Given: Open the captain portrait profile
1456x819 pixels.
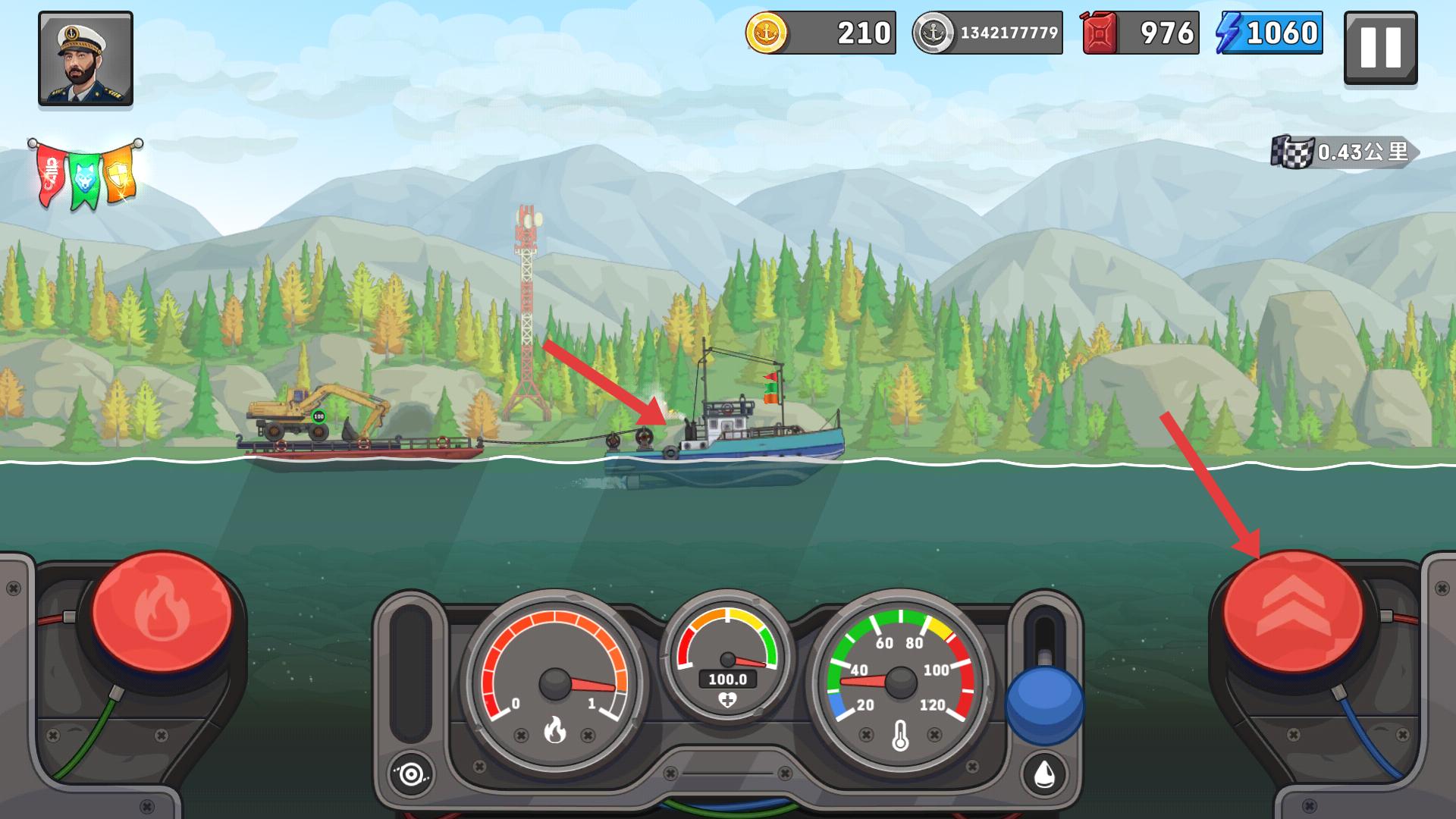Looking at the screenshot, I should (86, 58).
